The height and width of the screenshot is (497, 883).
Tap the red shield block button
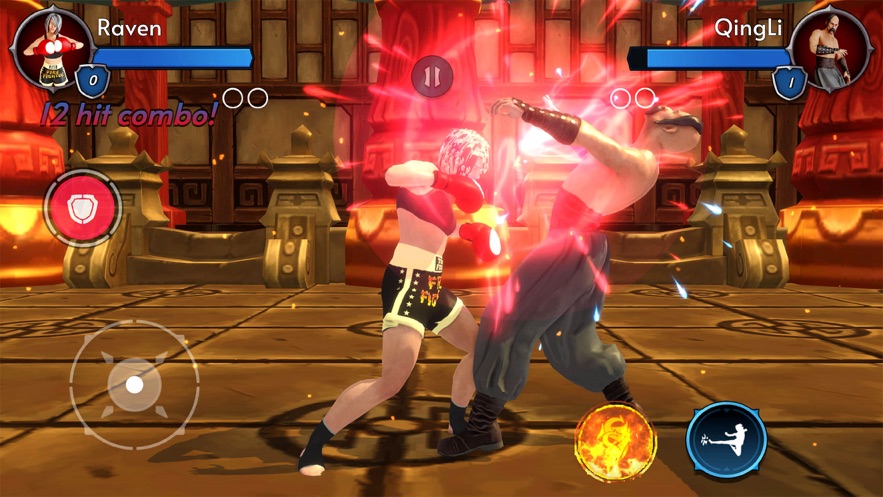[83, 208]
